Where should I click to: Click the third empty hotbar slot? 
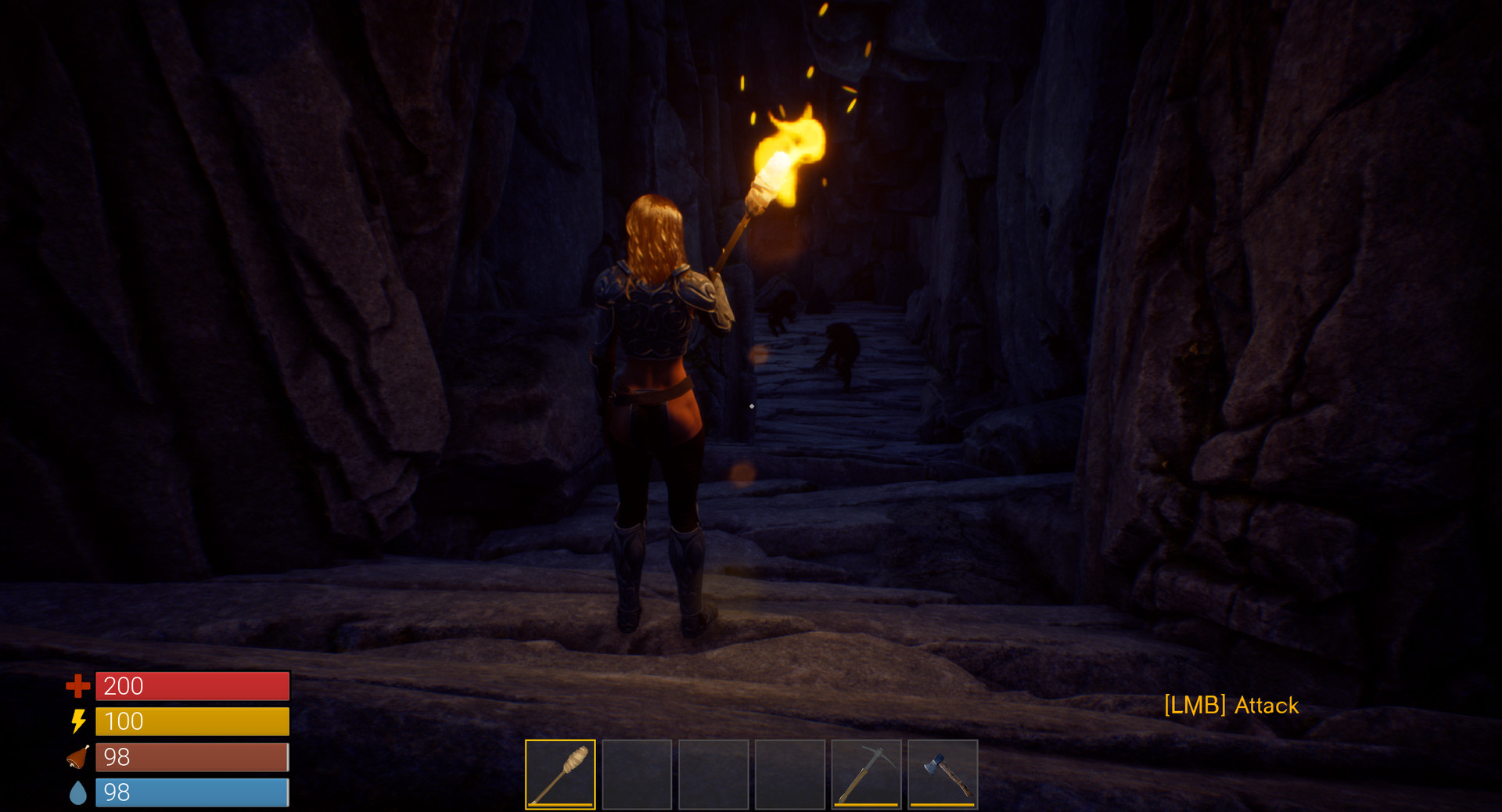[714, 773]
